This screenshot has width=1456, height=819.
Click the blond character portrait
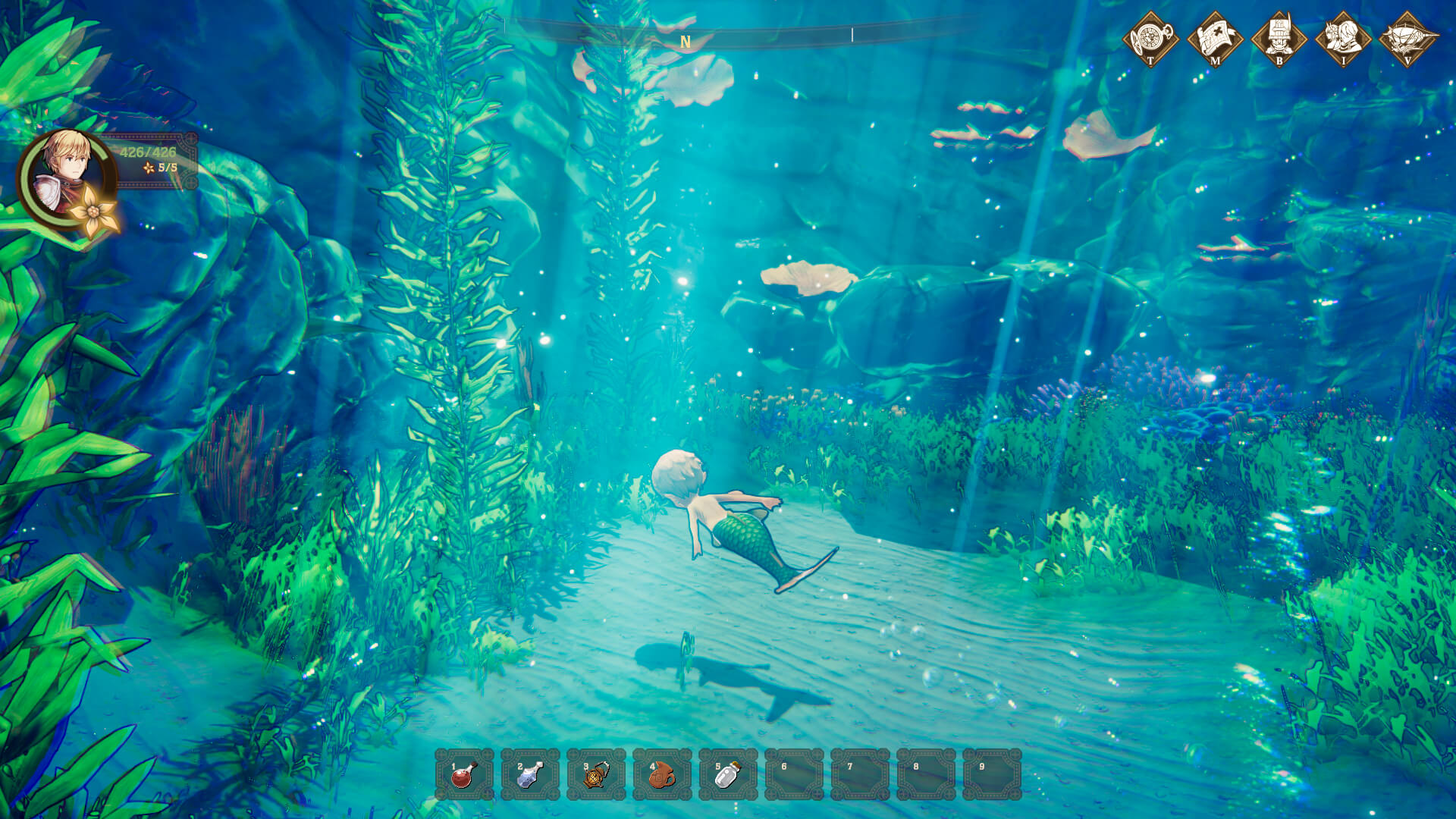67,176
